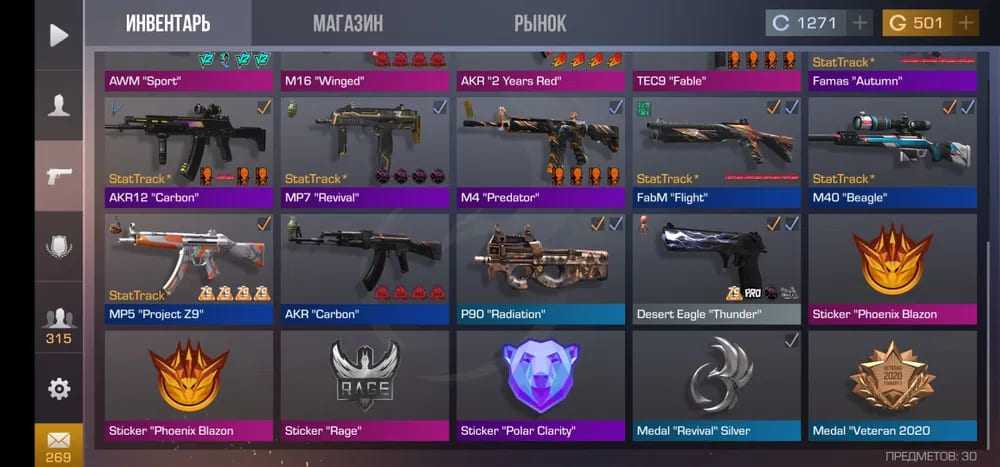Choose the Sticker "Rage" item
Screen dimensions: 1000x467
365,384
